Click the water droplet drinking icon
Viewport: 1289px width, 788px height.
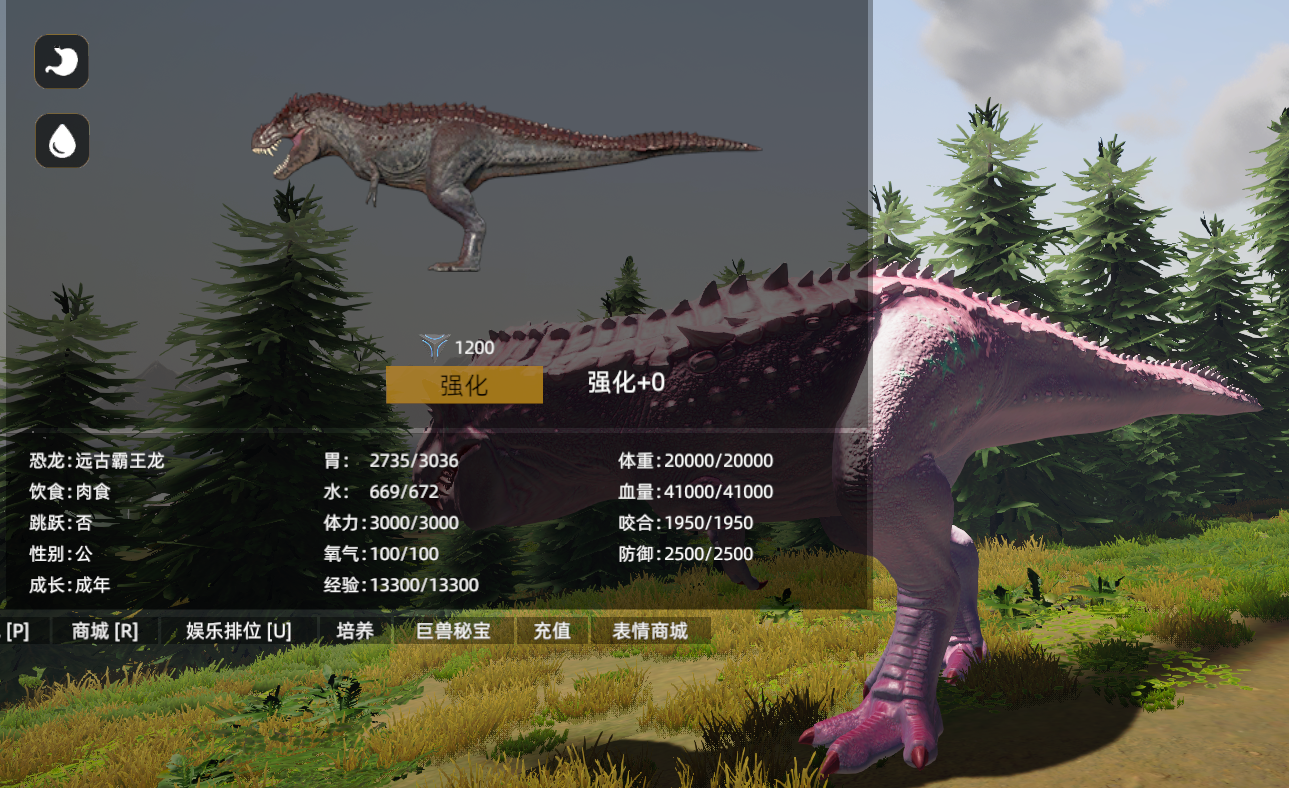click(x=62, y=140)
